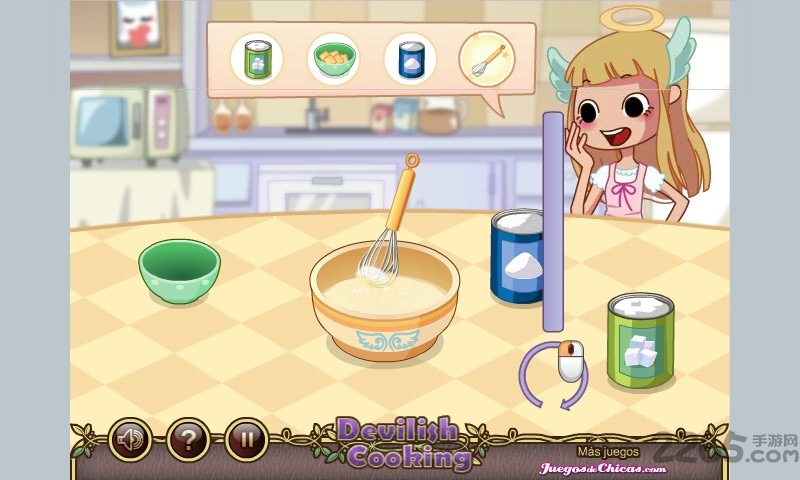The height and width of the screenshot is (480, 800).
Task: Select the whisk step icon in the recipe bubble
Action: 486,58
